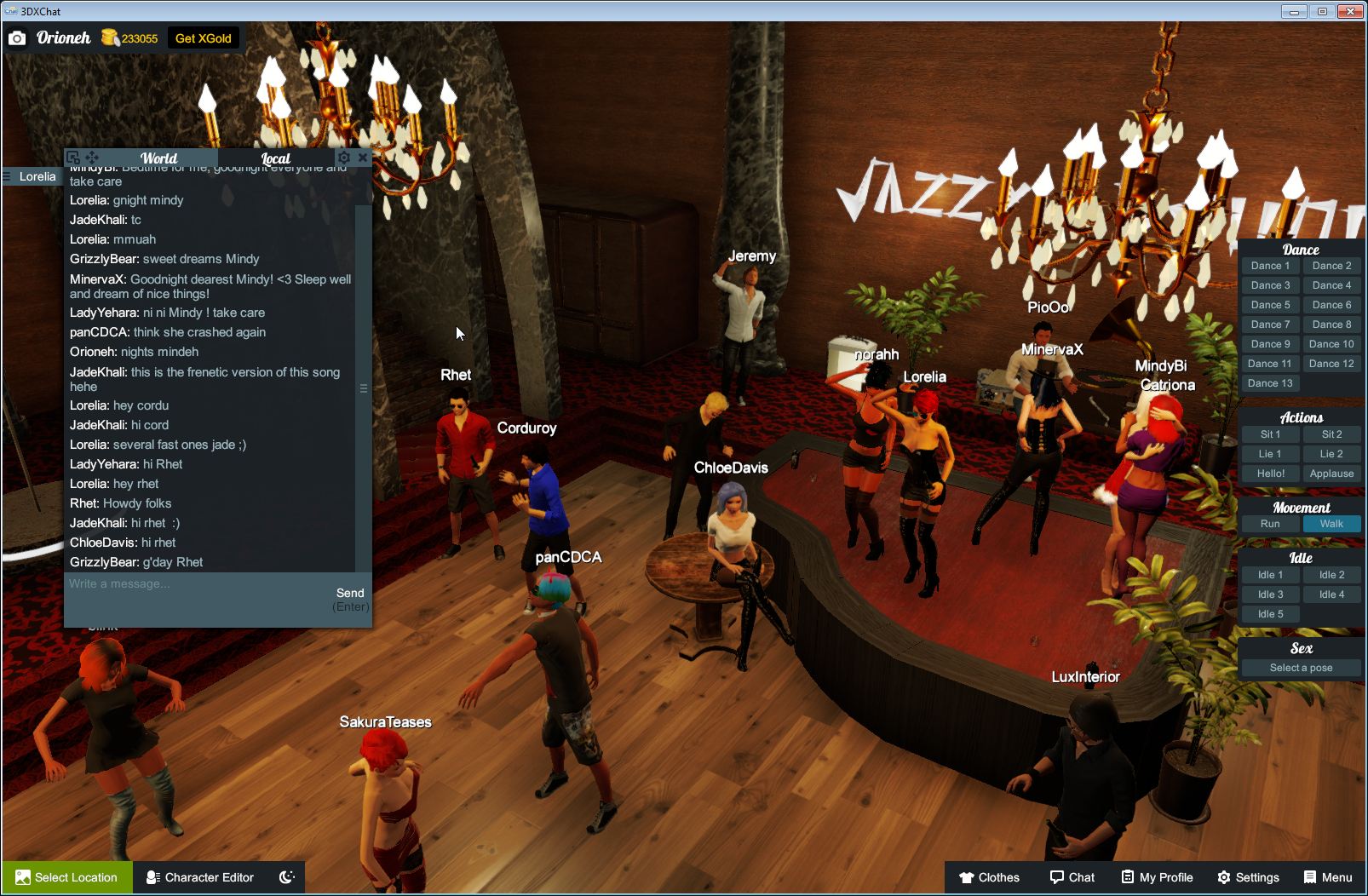1368x896 pixels.
Task: Open the Character Editor
Action: click(x=200, y=876)
